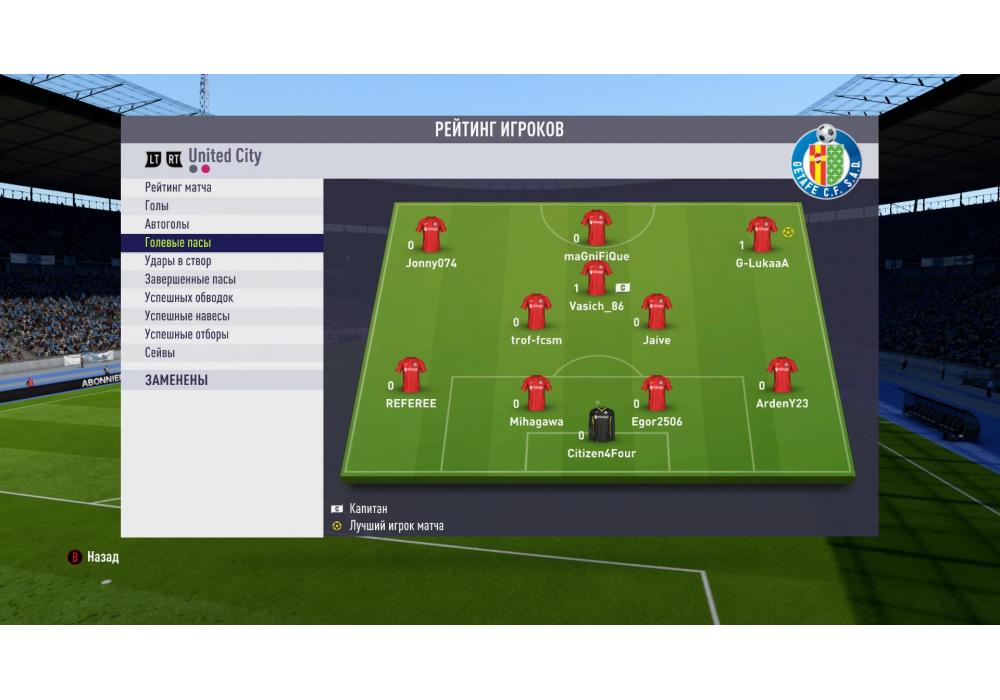The height and width of the screenshot is (700, 1000).
Task: Choose captain Vasich_86 on the field
Action: (597, 279)
